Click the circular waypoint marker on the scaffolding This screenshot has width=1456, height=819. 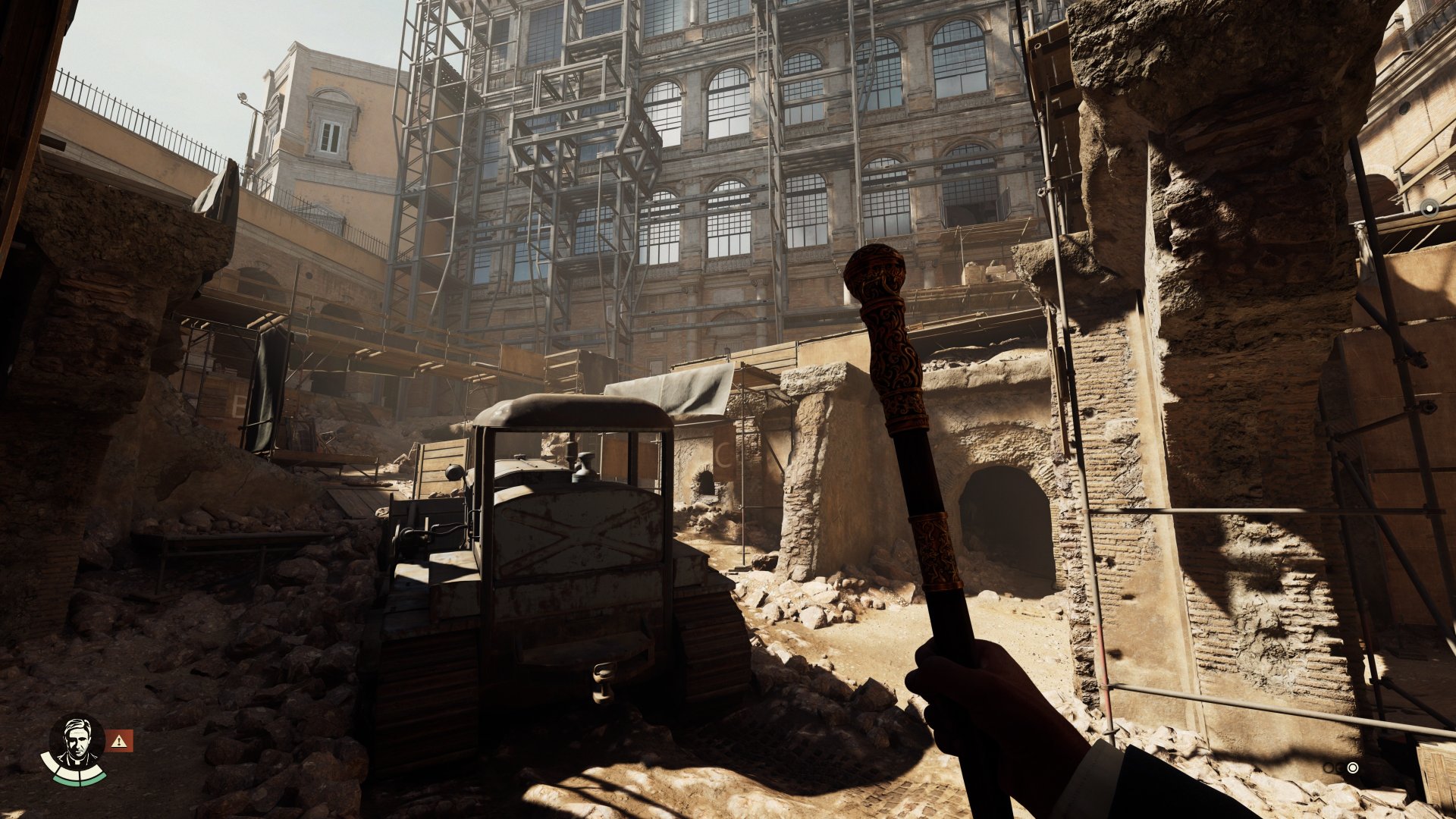click(1429, 207)
